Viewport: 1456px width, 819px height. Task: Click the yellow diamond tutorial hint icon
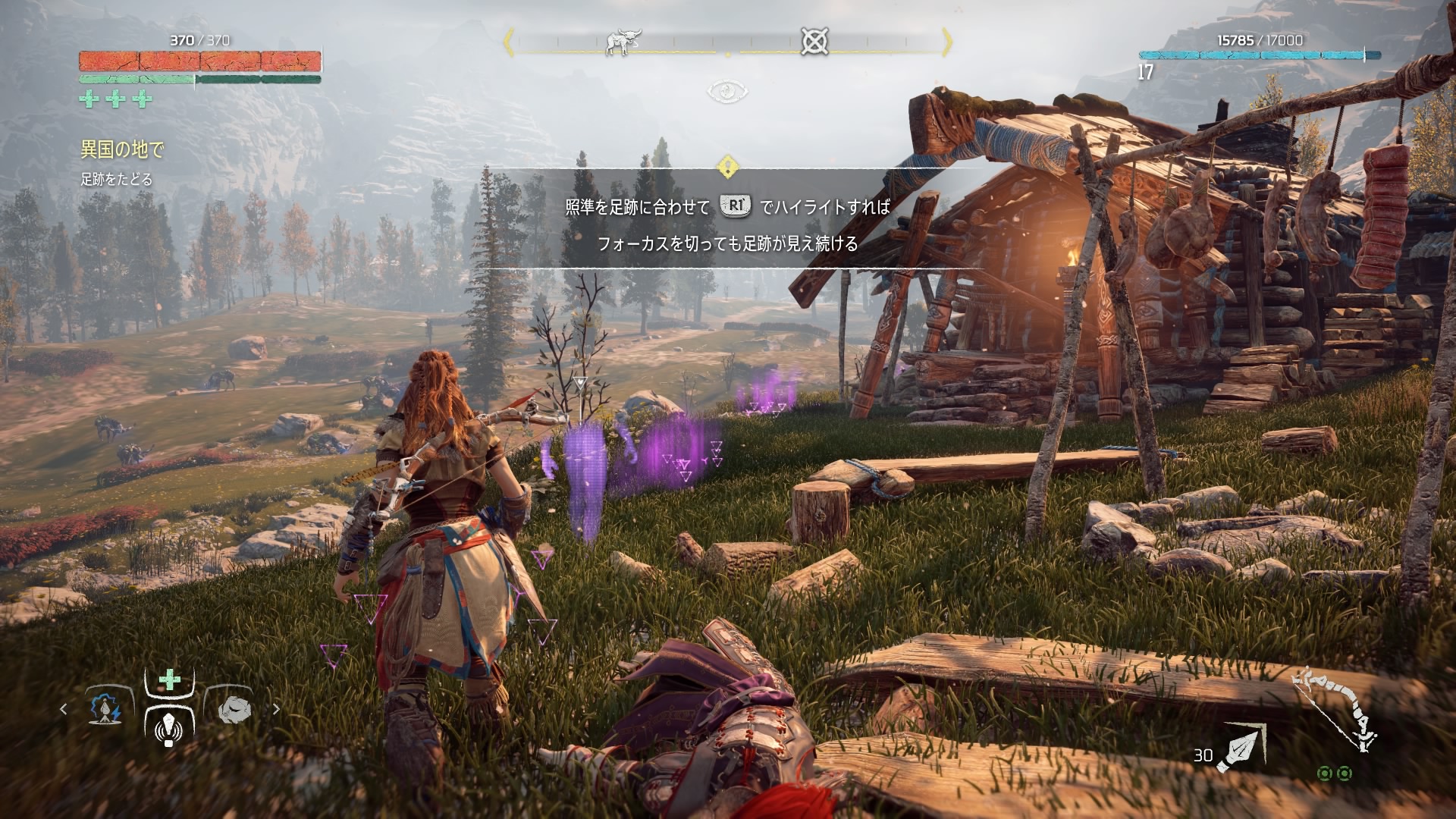[x=727, y=166]
